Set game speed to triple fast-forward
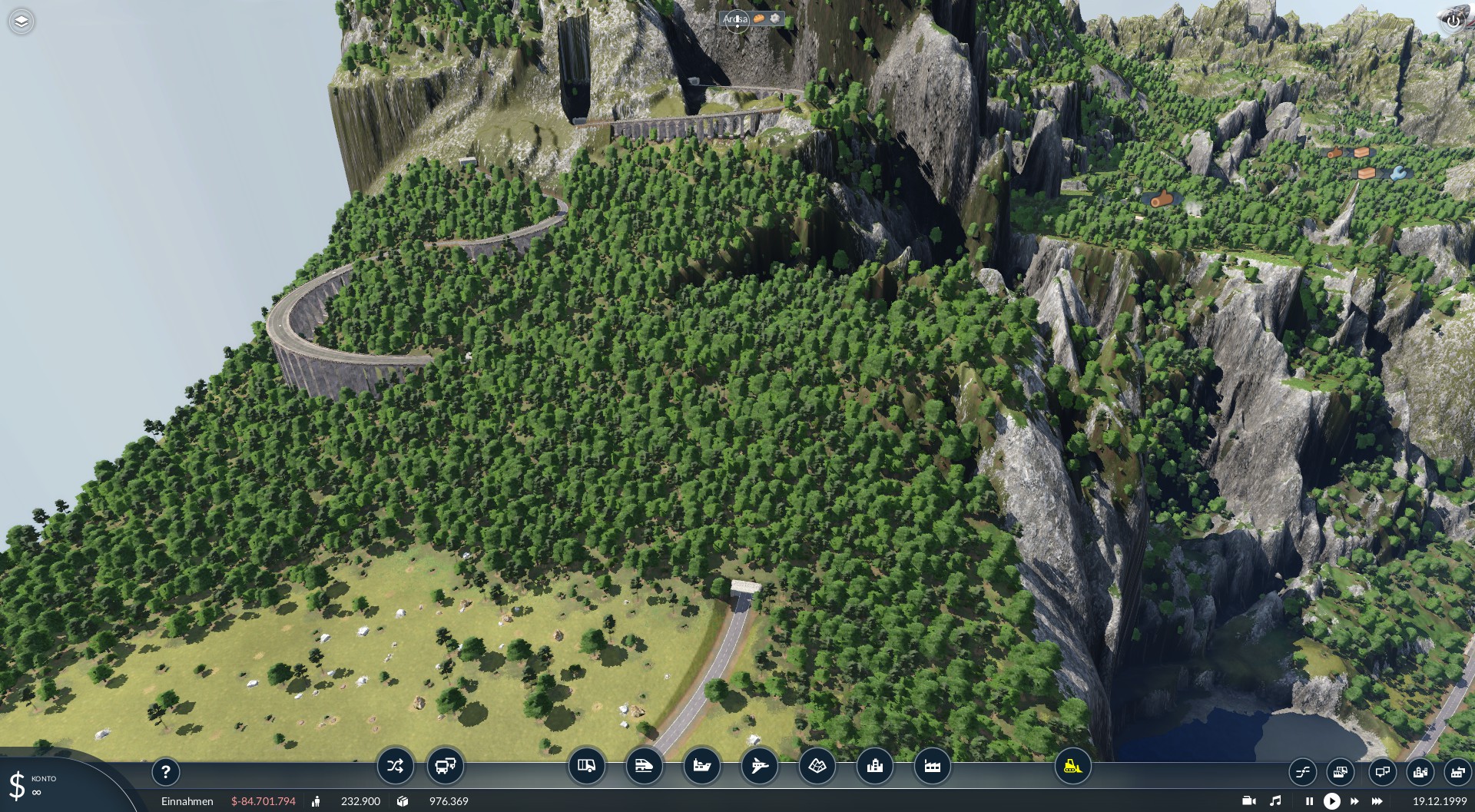Image resolution: width=1475 pixels, height=812 pixels. [1377, 801]
